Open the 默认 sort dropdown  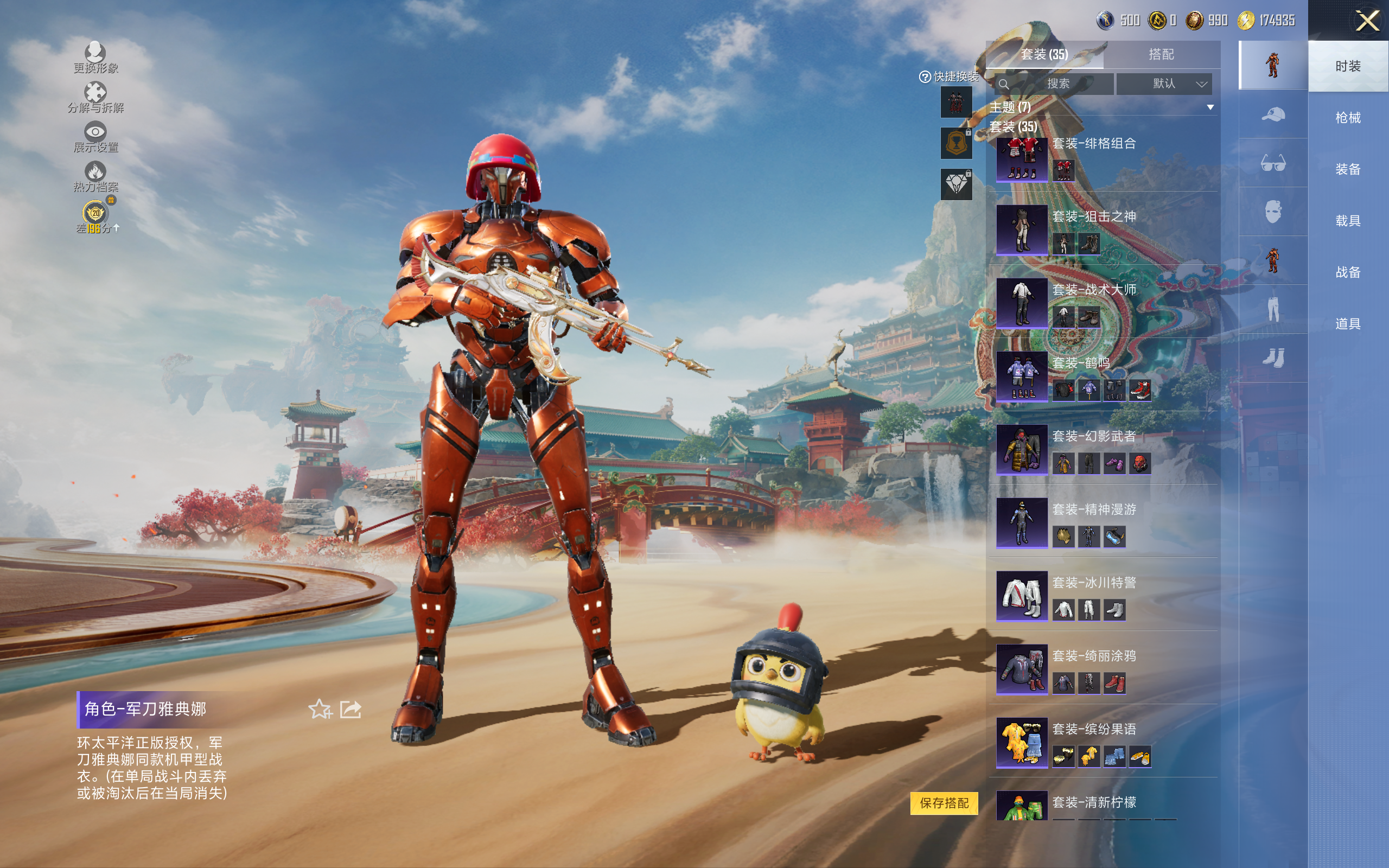pos(1164,84)
